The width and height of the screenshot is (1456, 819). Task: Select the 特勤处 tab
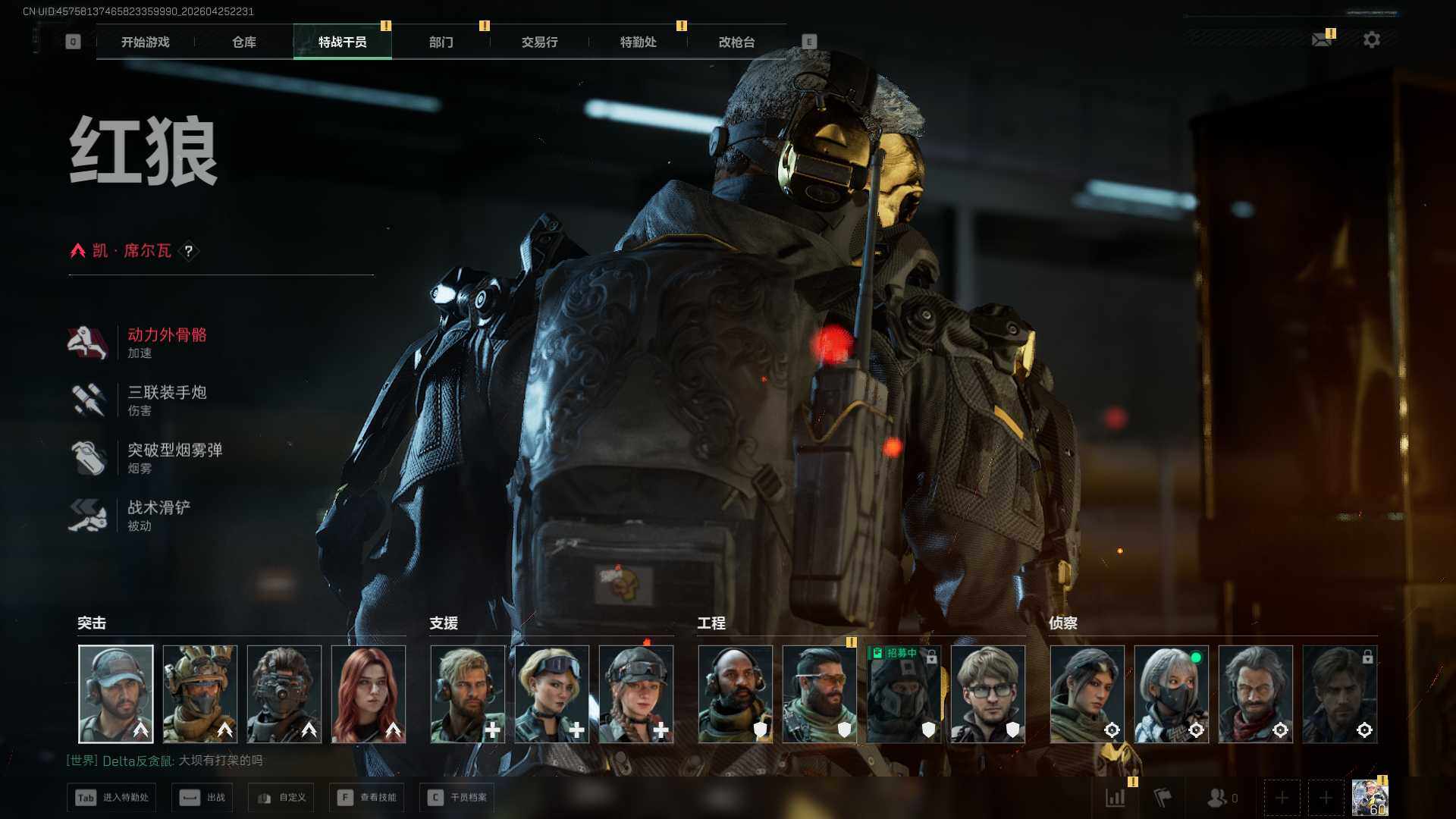tap(639, 42)
